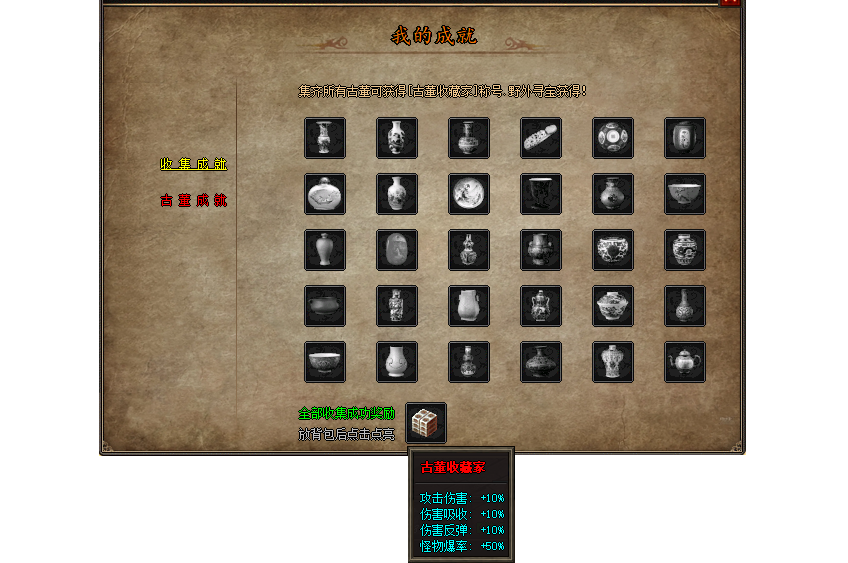Pick the dark goblet cup antique

(x=541, y=194)
